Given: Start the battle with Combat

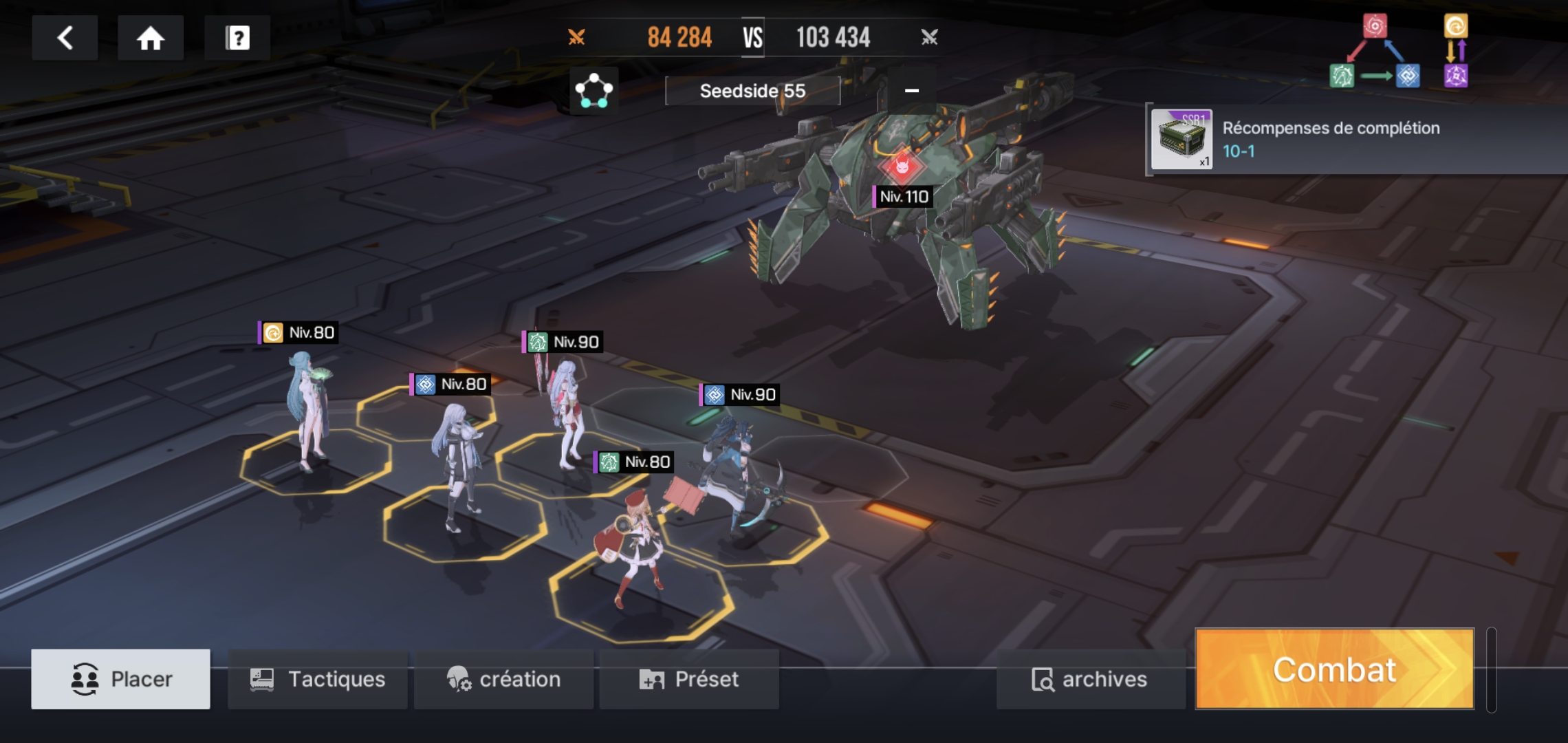Looking at the screenshot, I should 1334,669.
